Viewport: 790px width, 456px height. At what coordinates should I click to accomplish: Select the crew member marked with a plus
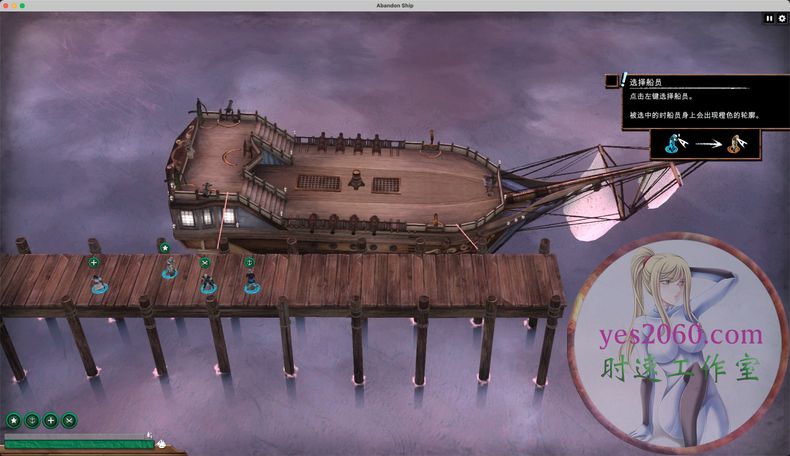coord(98,285)
